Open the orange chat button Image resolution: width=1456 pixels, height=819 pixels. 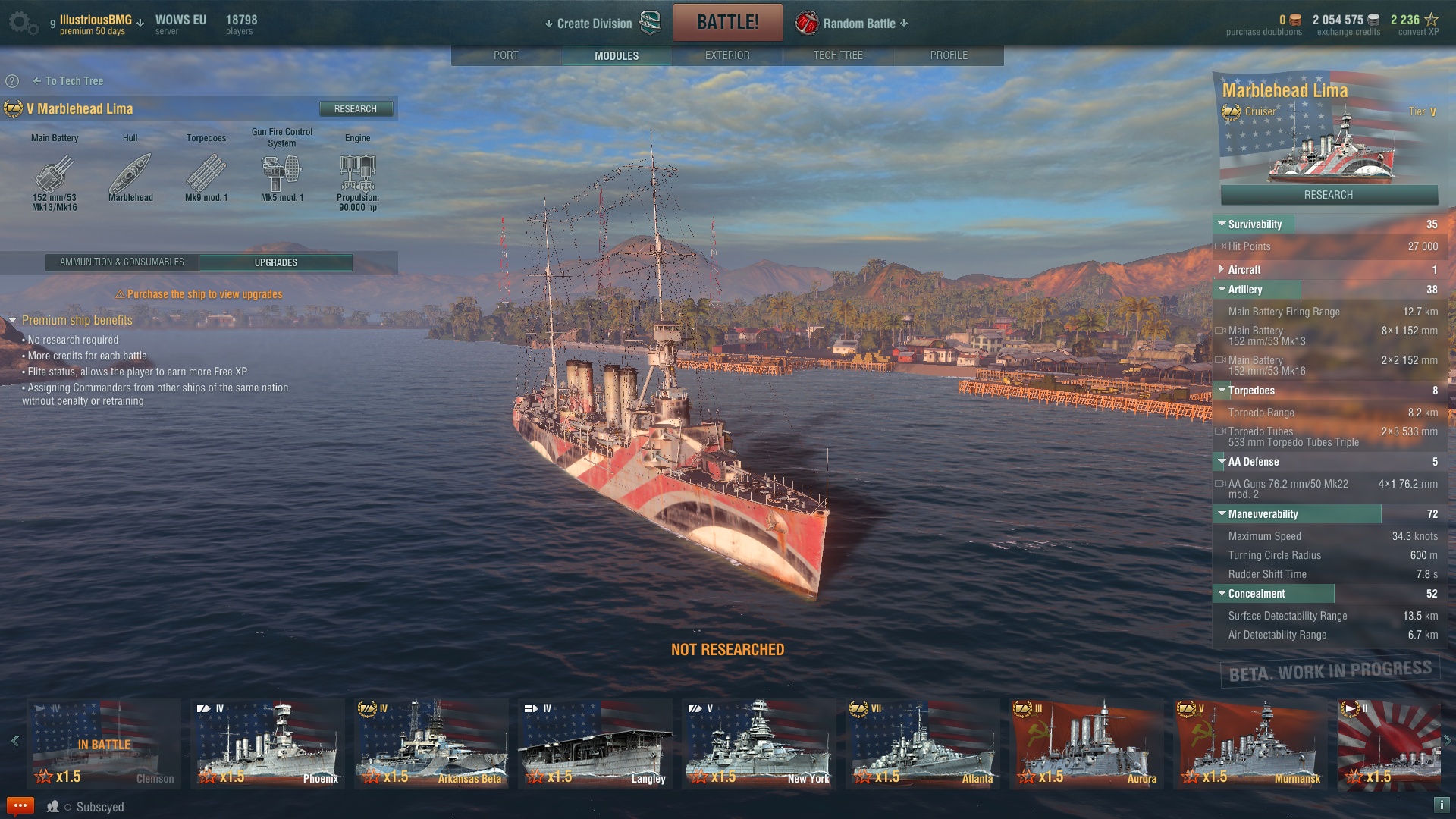[x=20, y=805]
